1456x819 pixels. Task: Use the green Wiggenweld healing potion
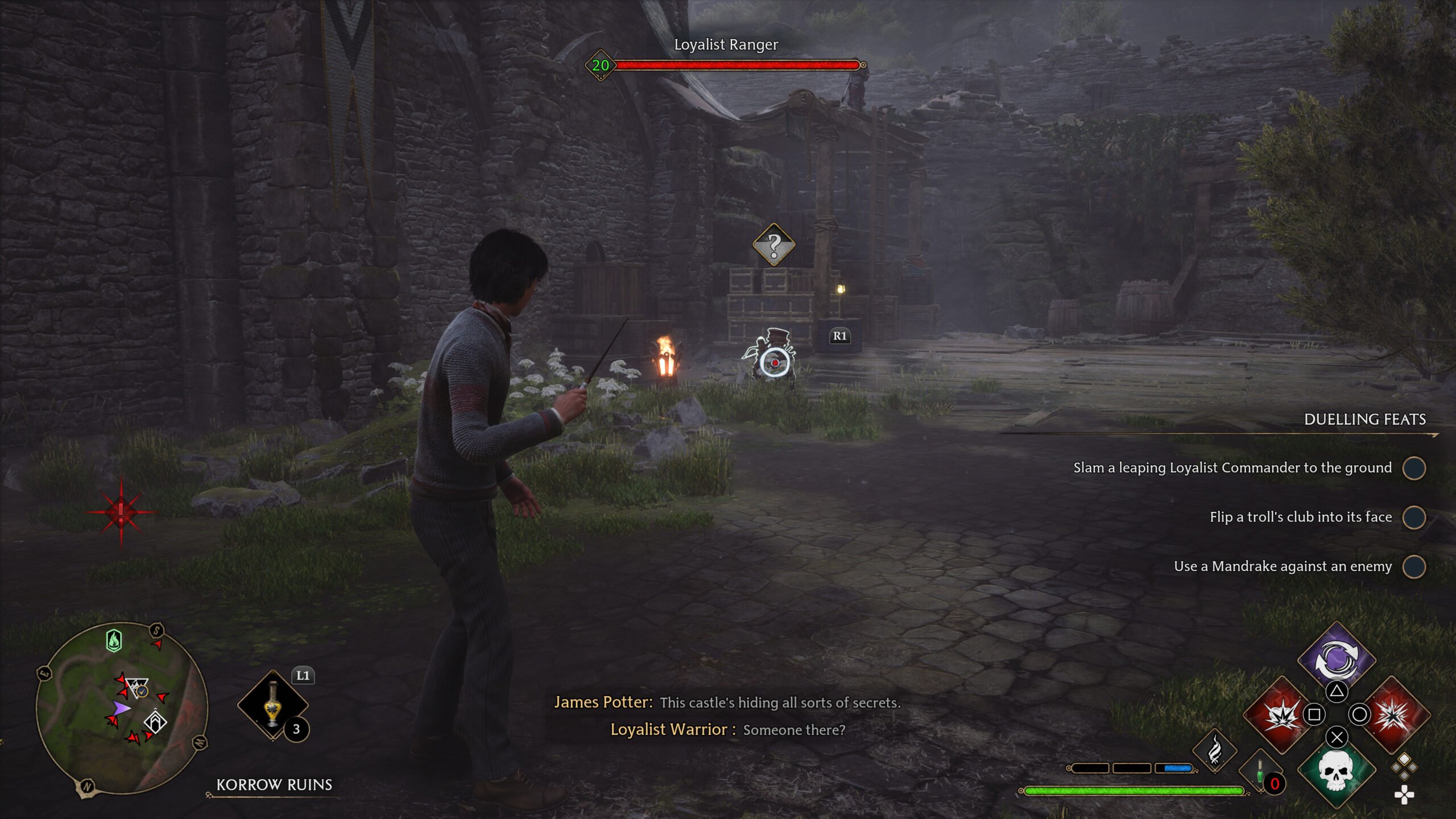click(1260, 772)
